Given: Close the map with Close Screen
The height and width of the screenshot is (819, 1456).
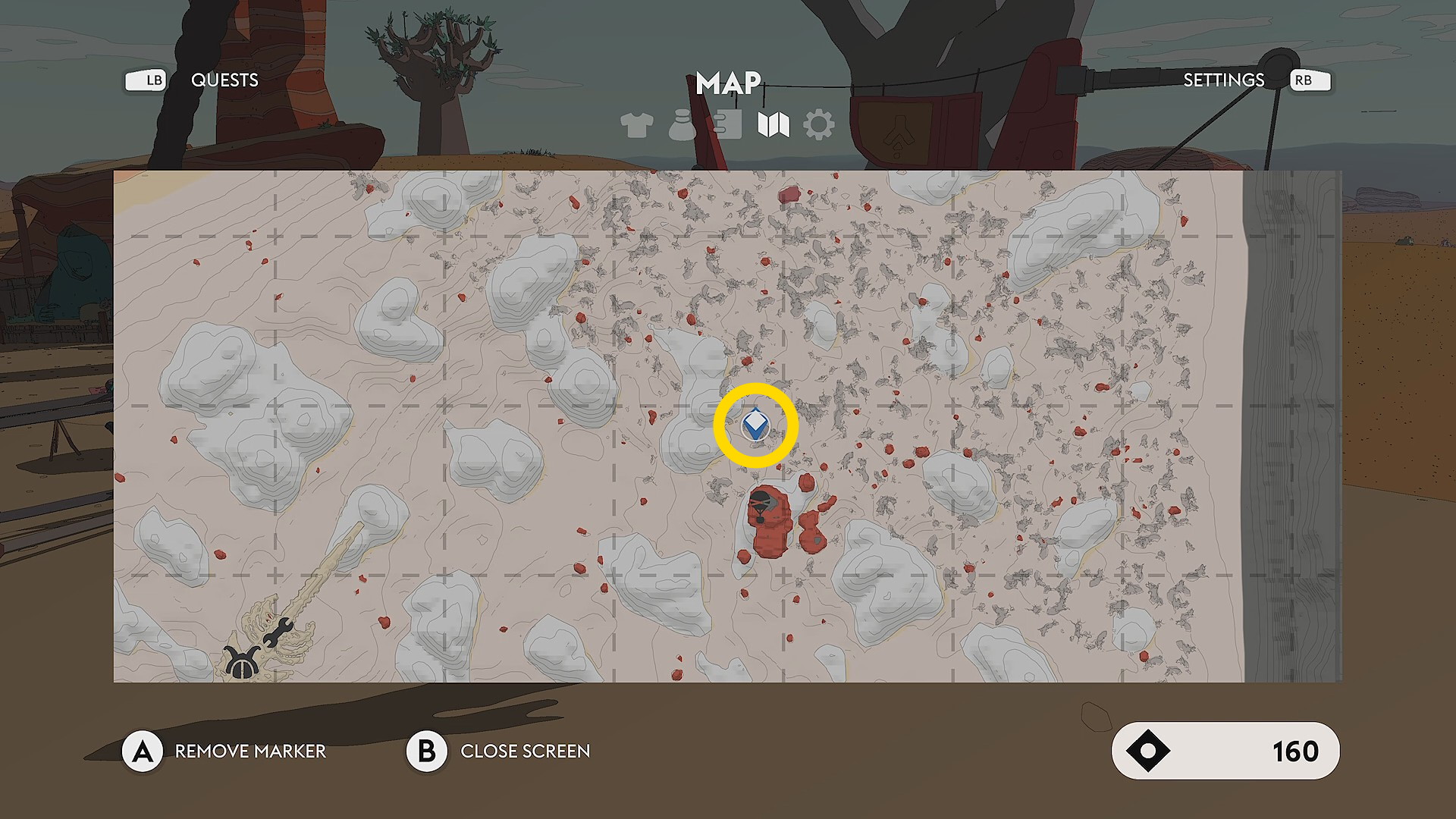Looking at the screenshot, I should [x=525, y=751].
